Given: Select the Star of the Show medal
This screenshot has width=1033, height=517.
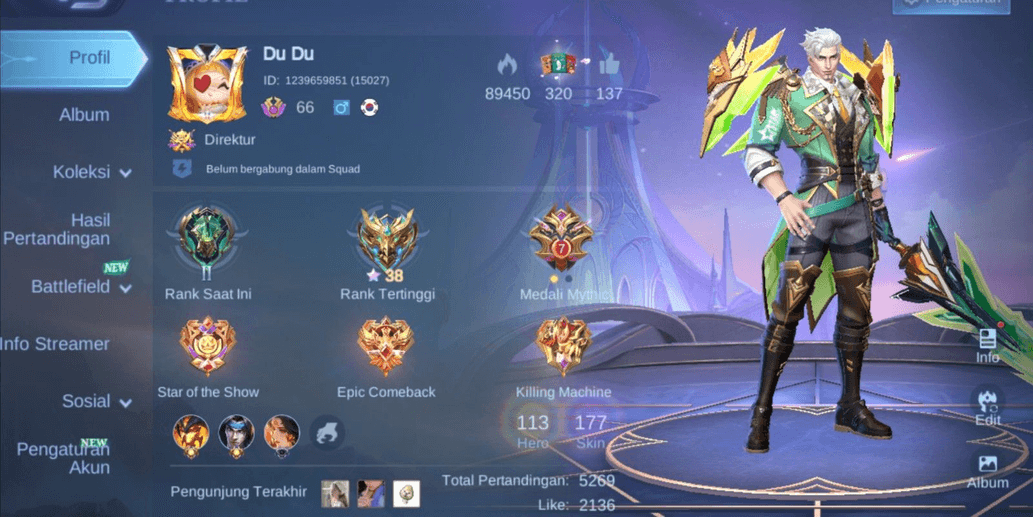Looking at the screenshot, I should (x=208, y=346).
